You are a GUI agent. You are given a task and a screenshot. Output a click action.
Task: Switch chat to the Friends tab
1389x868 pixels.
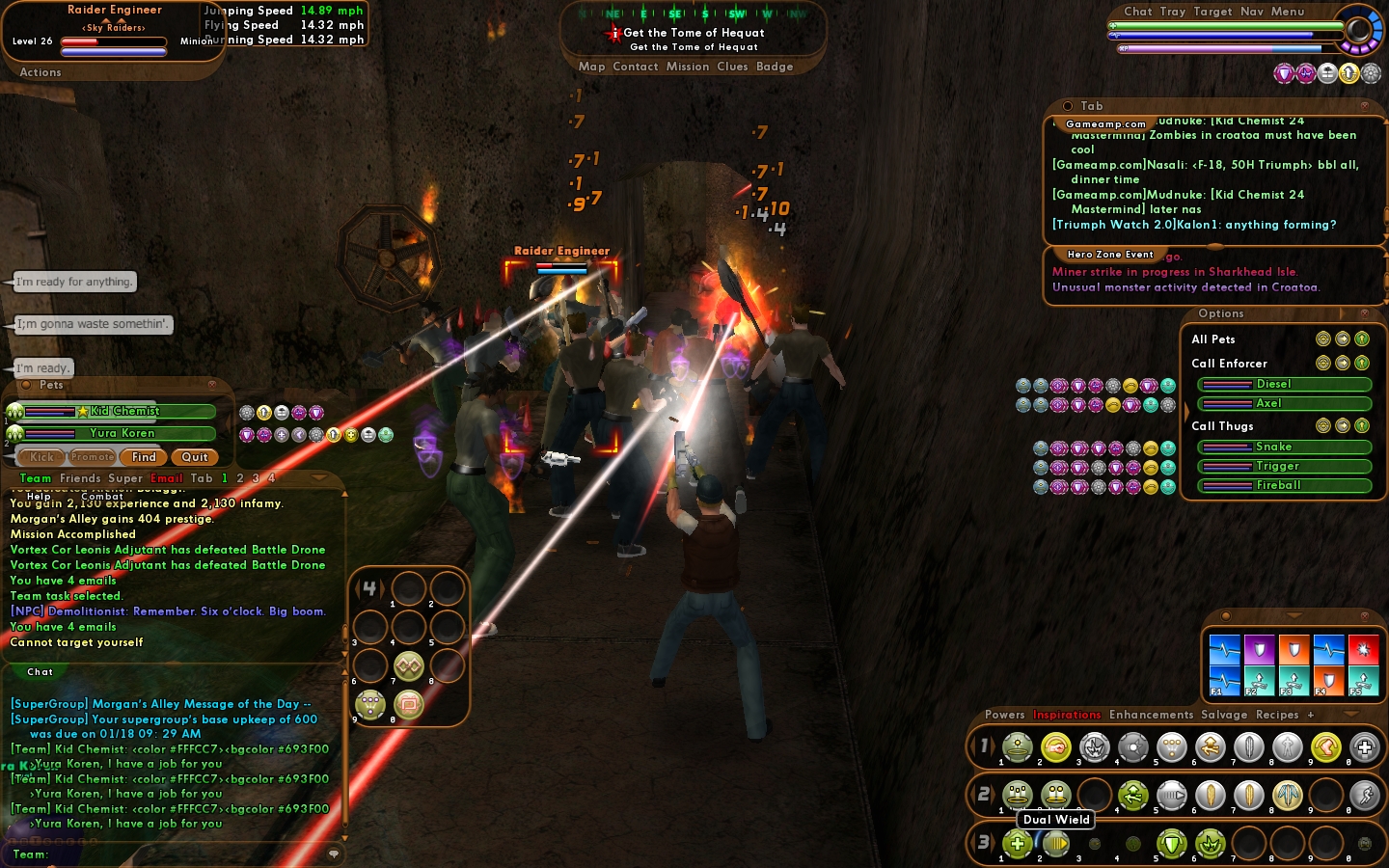click(80, 478)
